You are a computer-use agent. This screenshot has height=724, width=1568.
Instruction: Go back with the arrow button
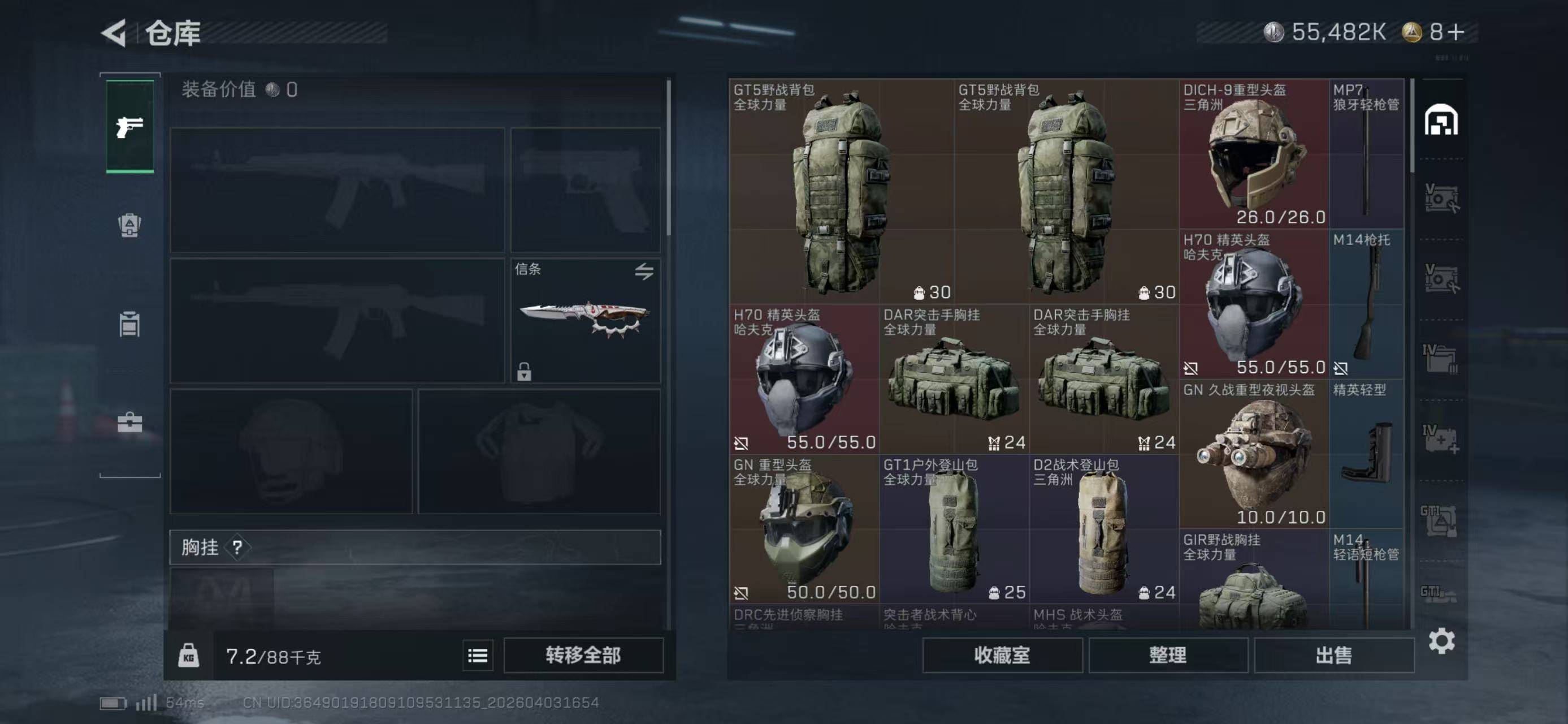click(114, 32)
